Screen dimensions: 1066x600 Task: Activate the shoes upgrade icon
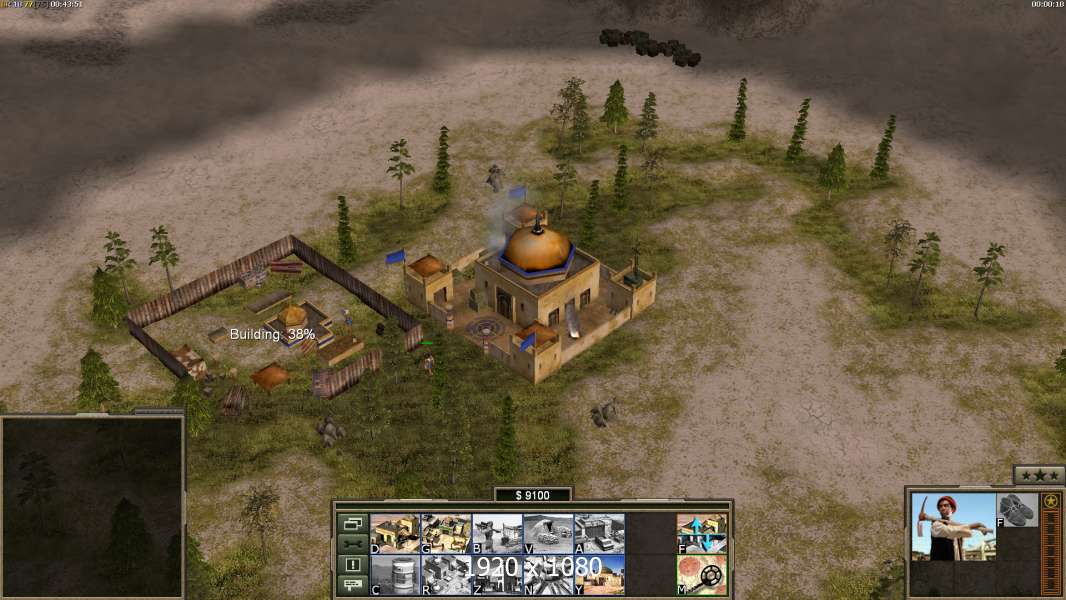[1018, 510]
